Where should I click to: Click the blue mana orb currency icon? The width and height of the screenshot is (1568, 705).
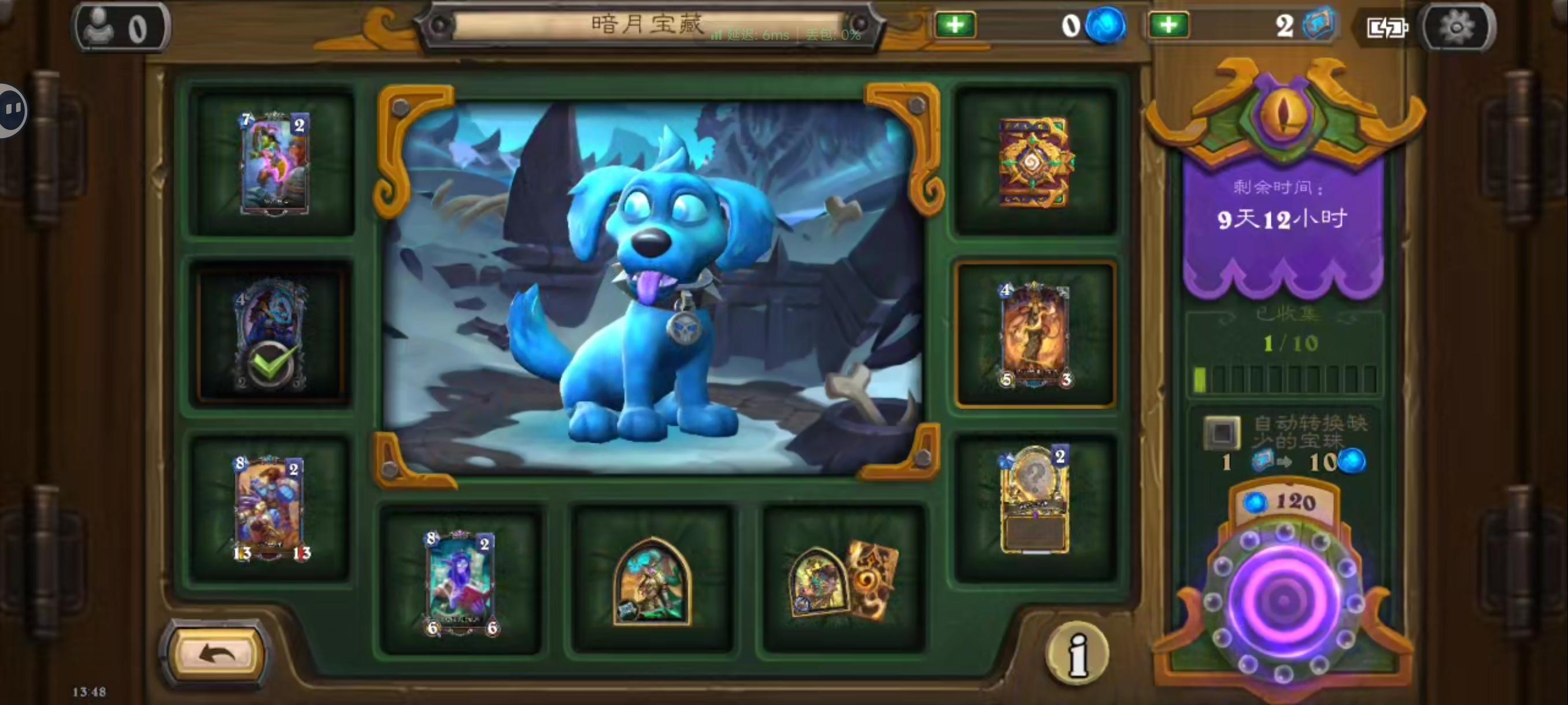pyautogui.click(x=1105, y=25)
